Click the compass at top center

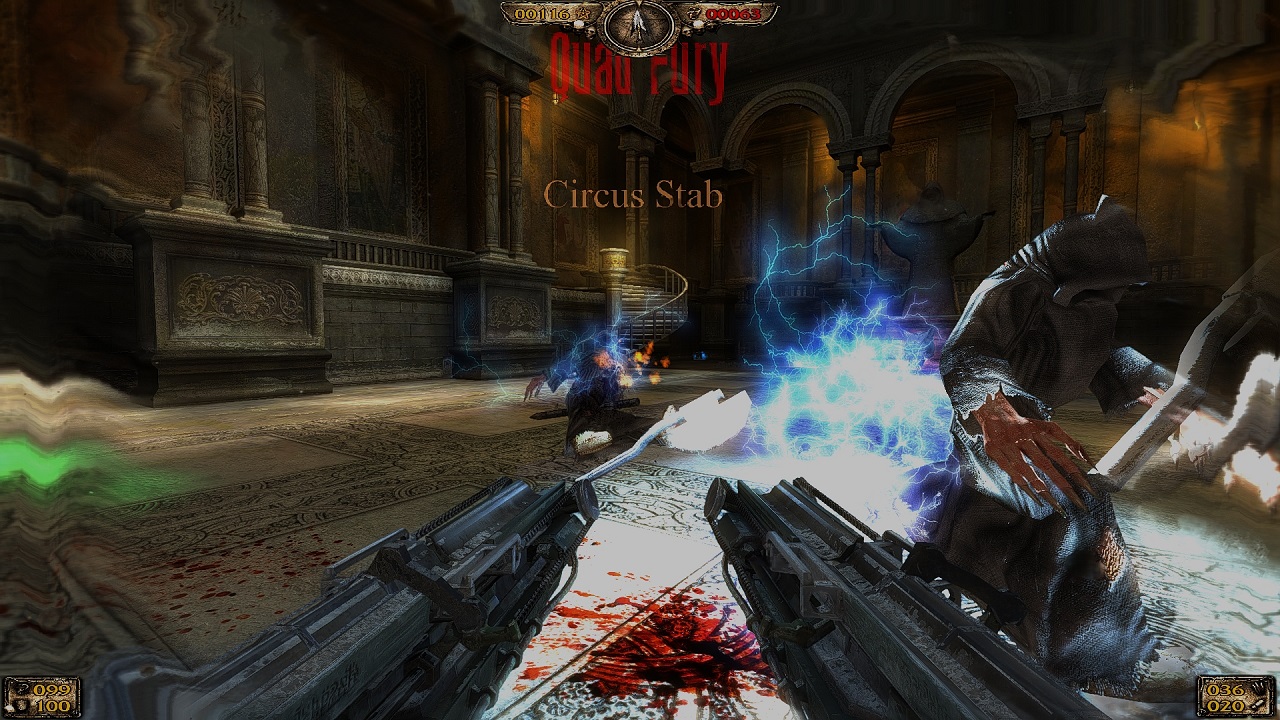[x=639, y=25]
